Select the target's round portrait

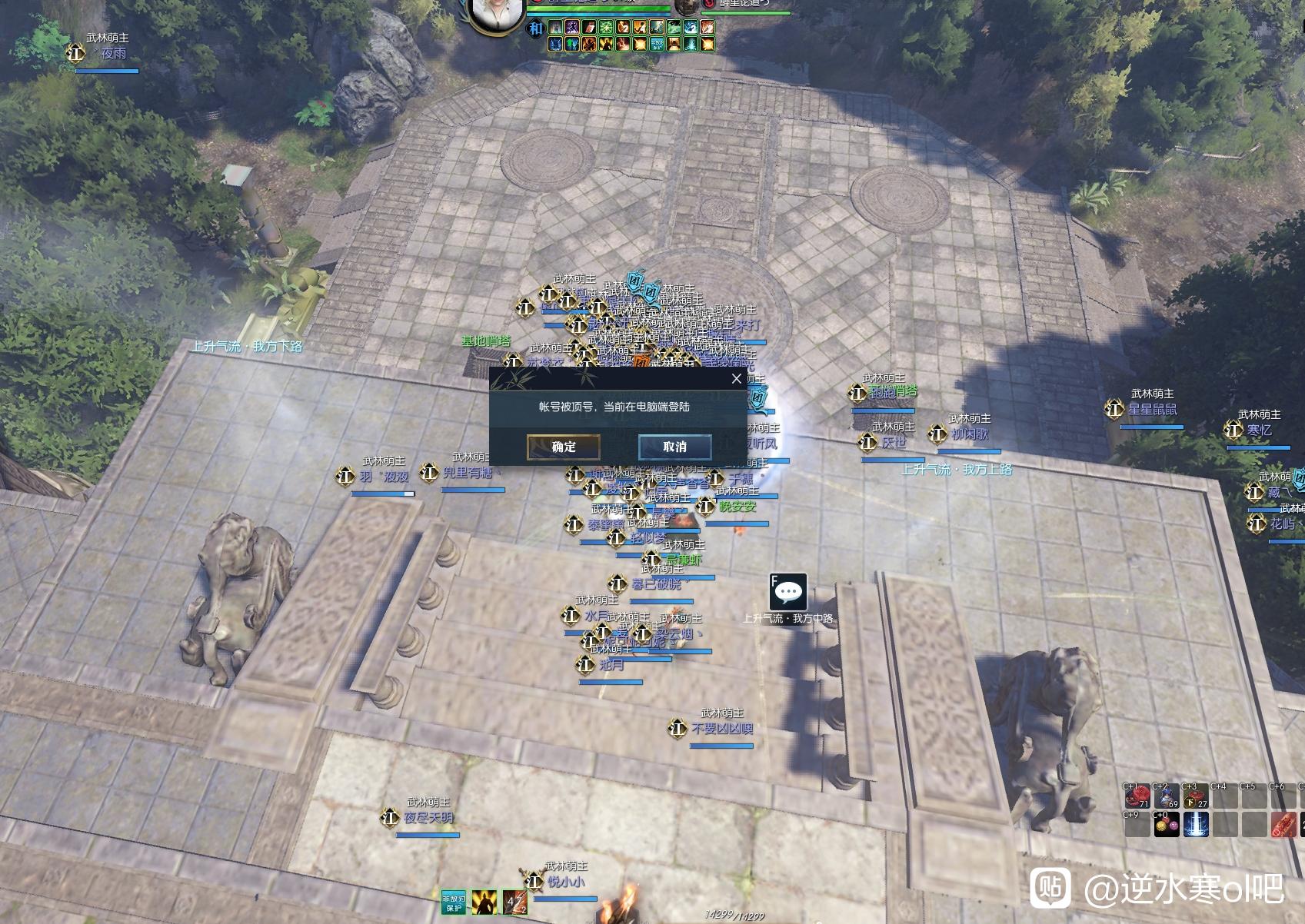click(x=687, y=6)
